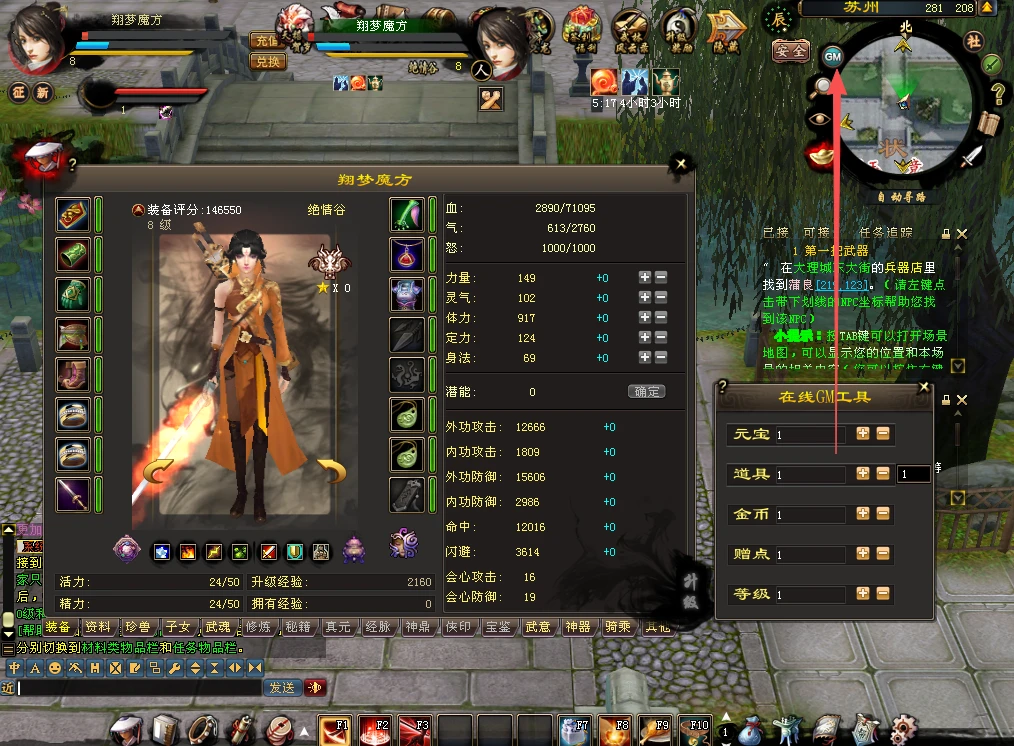Toggle the 安全 safe mode button
The image size is (1014, 746).
(791, 49)
